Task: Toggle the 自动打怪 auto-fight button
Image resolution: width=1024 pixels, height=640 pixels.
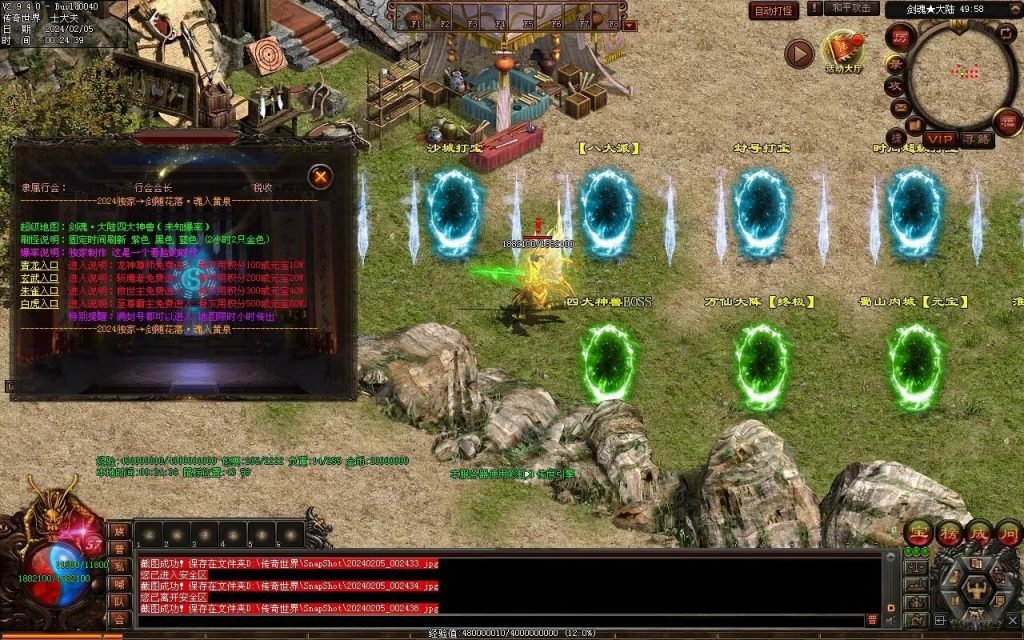Action: tap(775, 11)
